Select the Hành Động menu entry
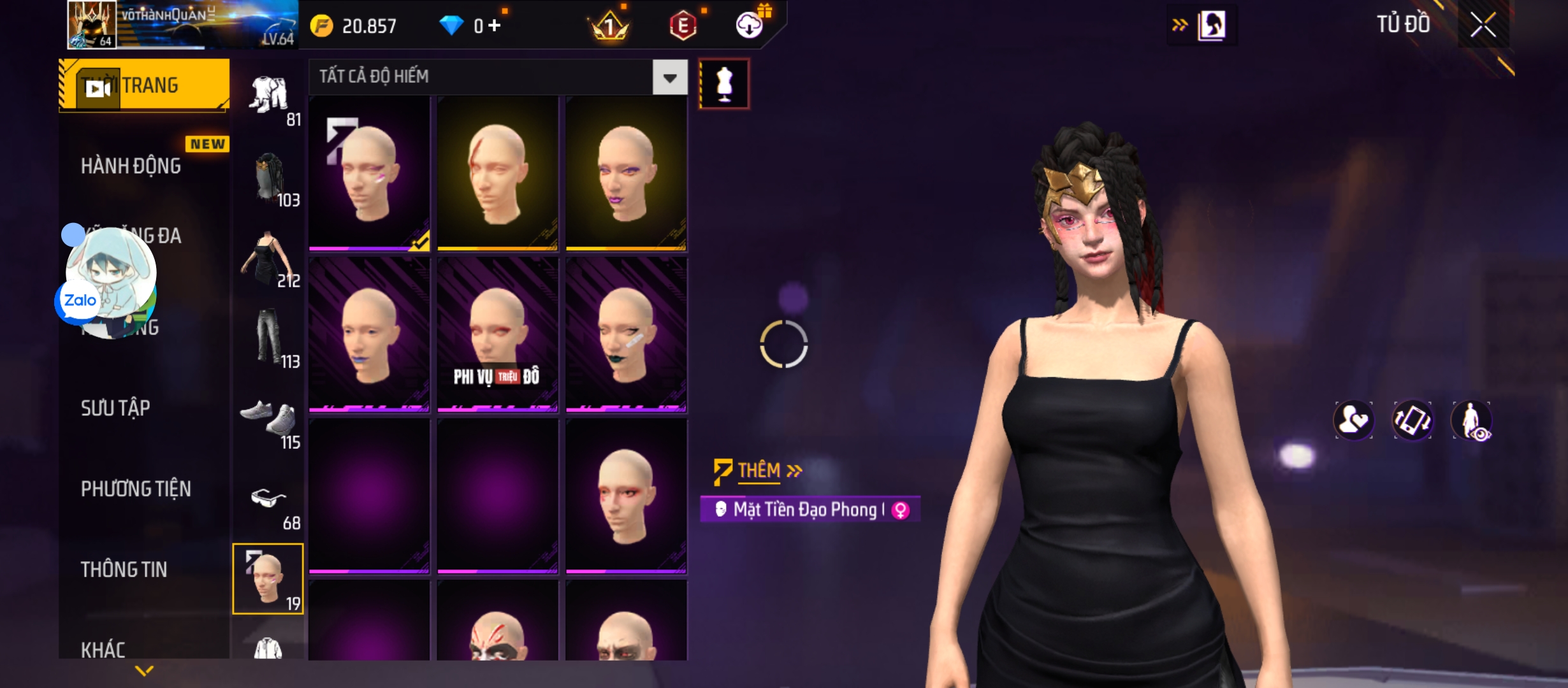1568x688 pixels. pos(131,166)
